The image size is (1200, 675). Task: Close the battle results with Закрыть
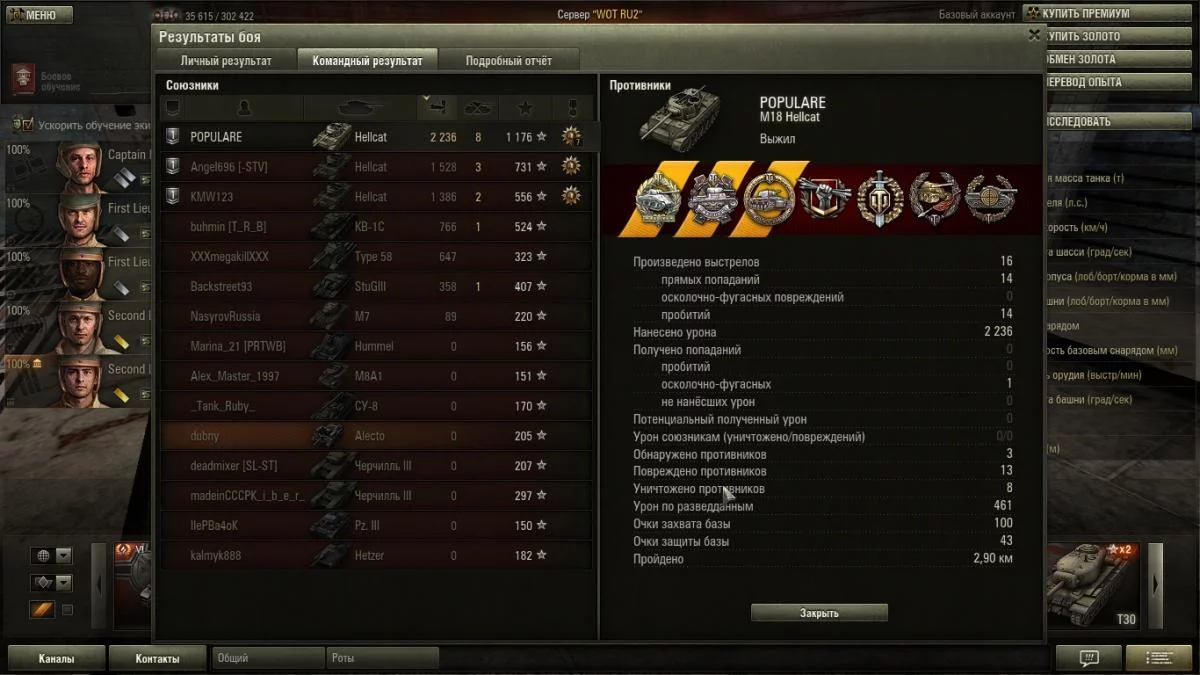coord(819,613)
